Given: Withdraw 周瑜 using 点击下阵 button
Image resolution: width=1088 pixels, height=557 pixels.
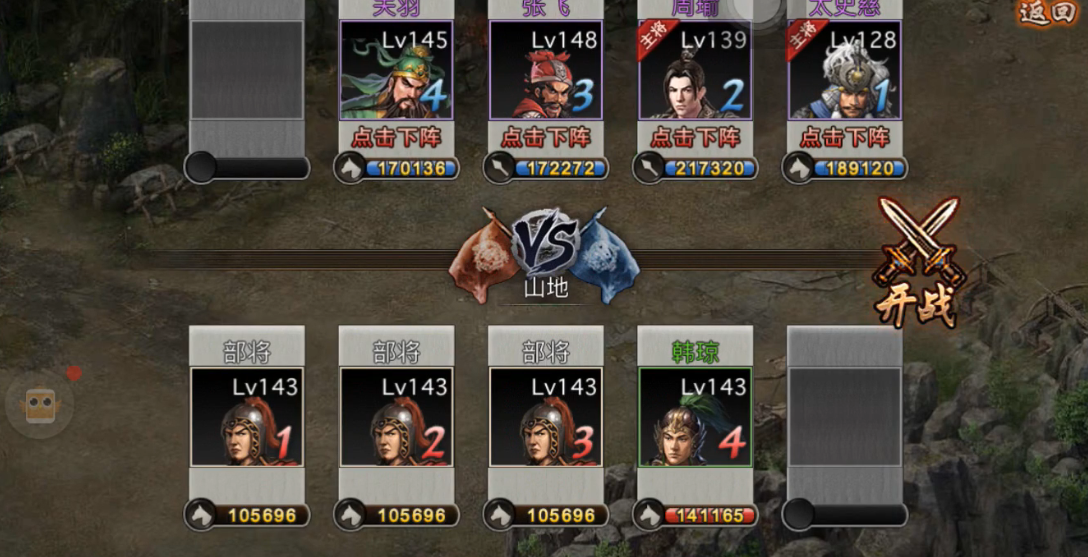Looking at the screenshot, I should click(695, 137).
